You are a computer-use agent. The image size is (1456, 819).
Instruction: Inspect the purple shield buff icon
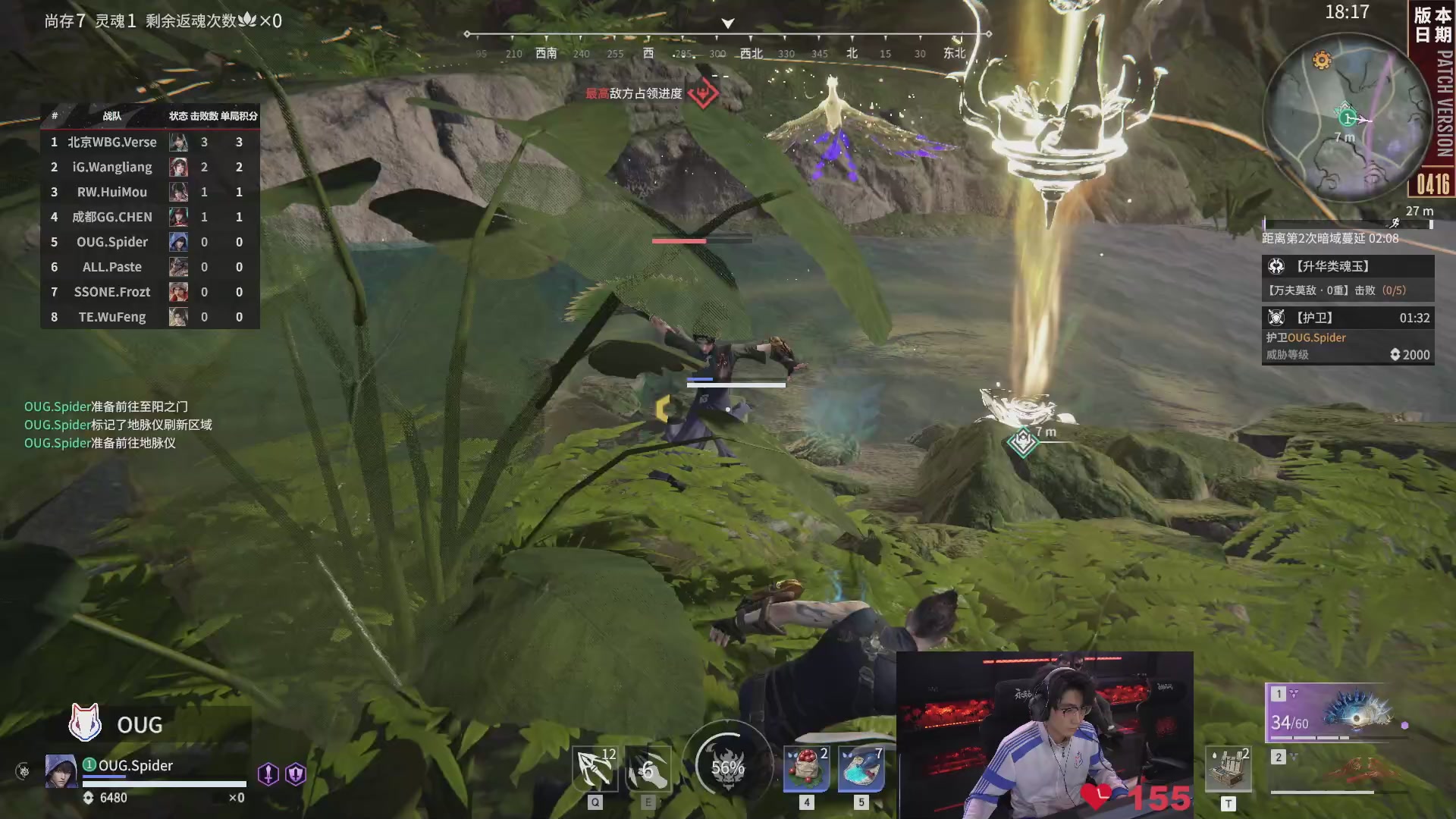click(295, 773)
